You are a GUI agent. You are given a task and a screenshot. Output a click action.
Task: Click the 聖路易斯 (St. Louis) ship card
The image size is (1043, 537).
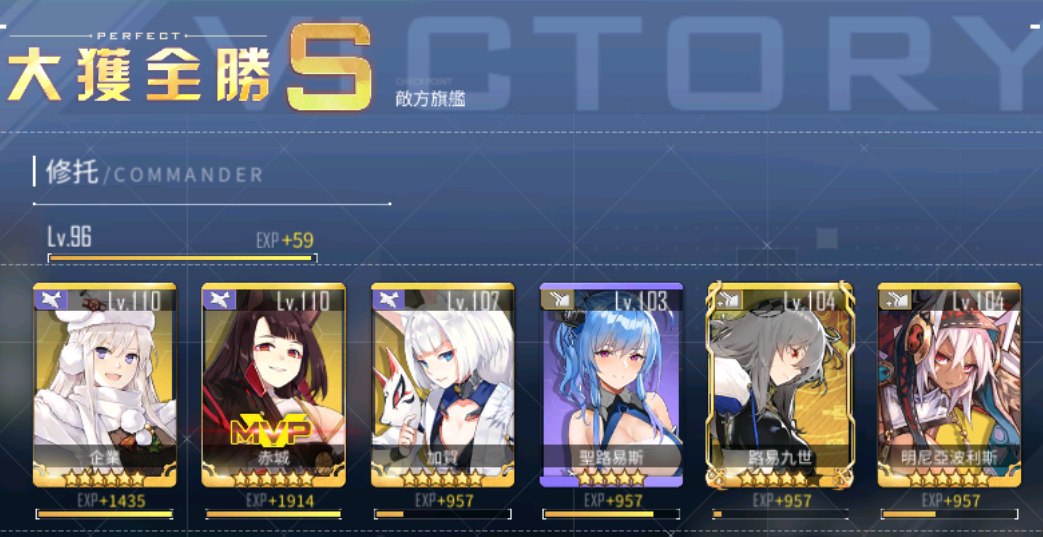tap(611, 385)
